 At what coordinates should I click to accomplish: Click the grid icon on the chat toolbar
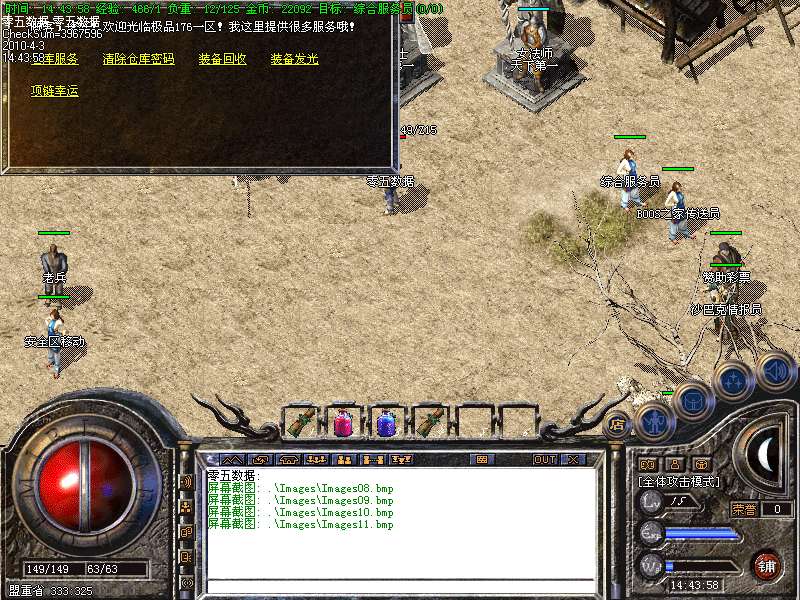(x=483, y=460)
